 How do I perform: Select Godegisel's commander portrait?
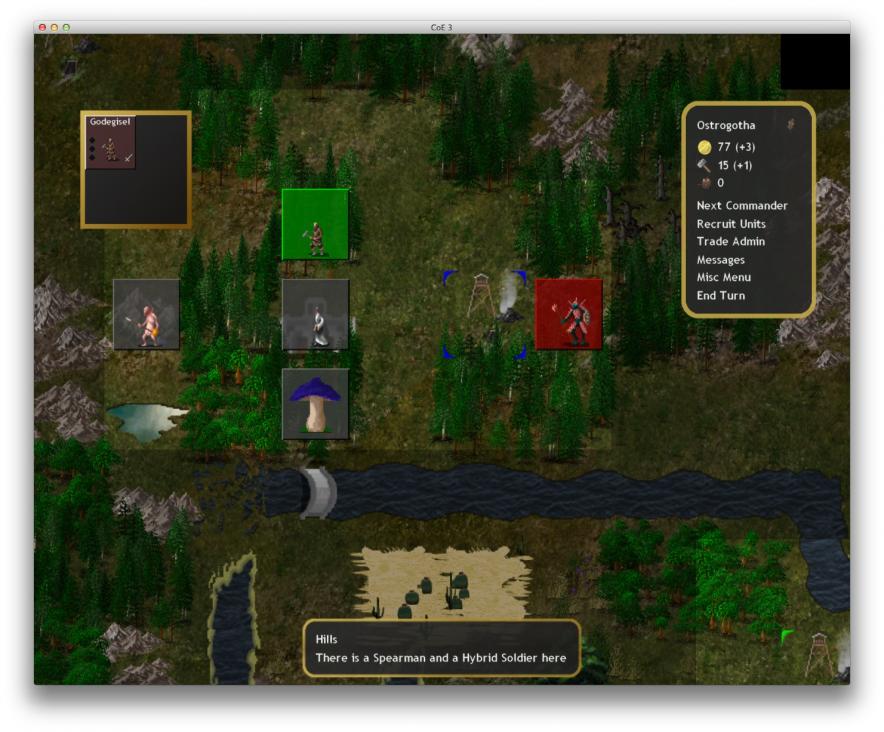(x=110, y=142)
